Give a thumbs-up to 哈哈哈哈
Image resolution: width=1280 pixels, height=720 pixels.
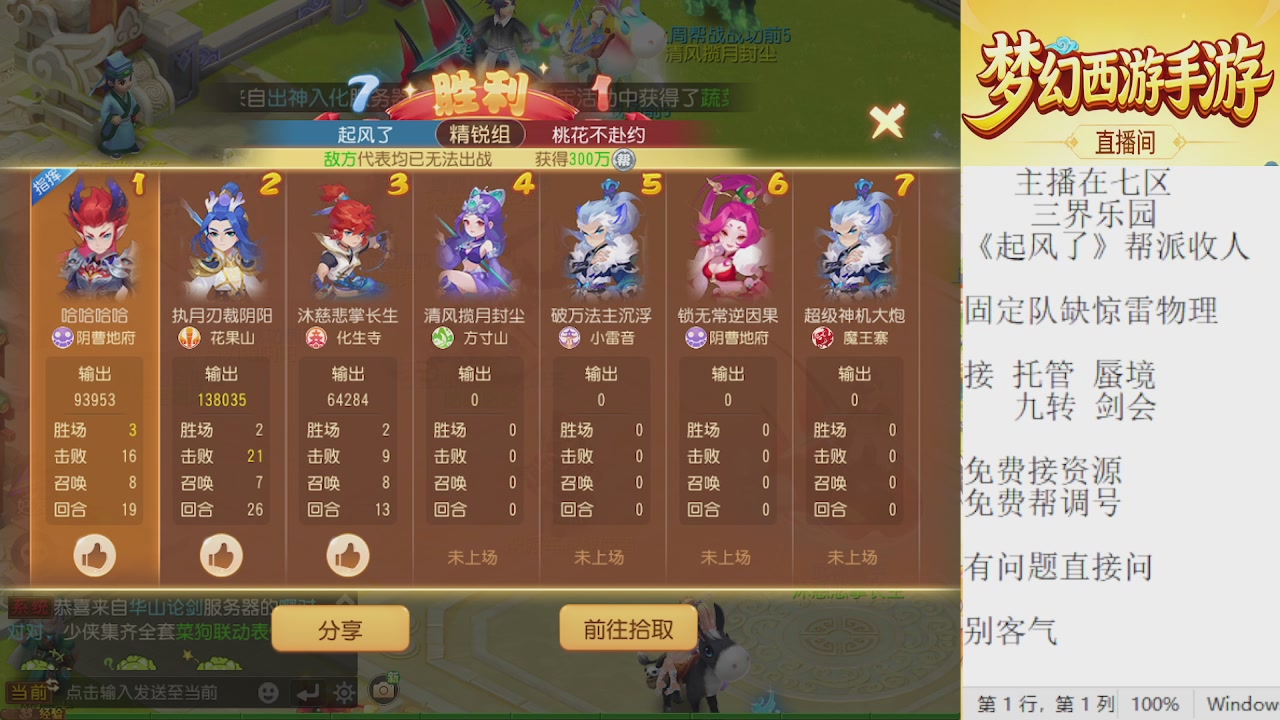click(95, 556)
